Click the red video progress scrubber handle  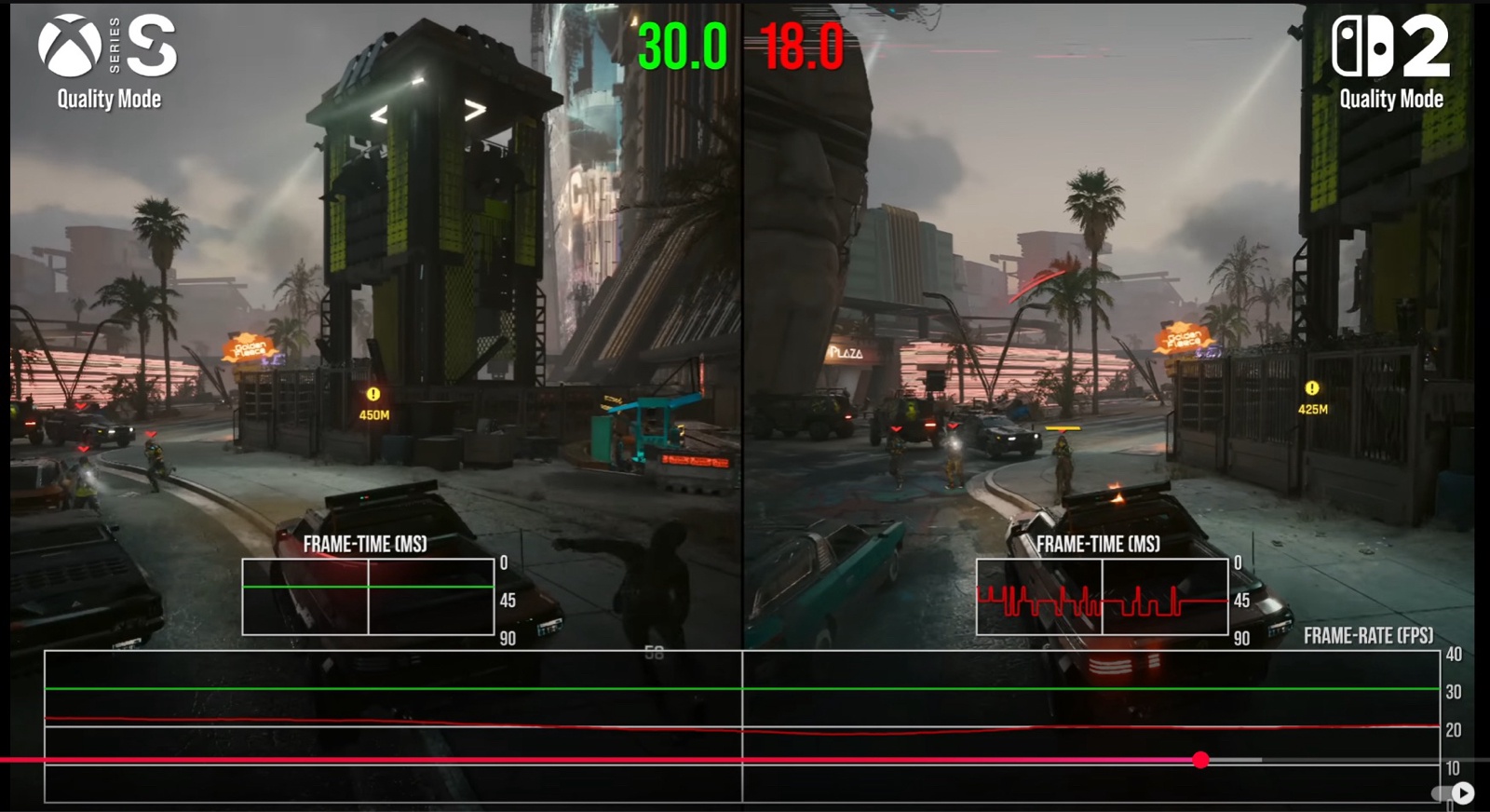click(x=1200, y=760)
